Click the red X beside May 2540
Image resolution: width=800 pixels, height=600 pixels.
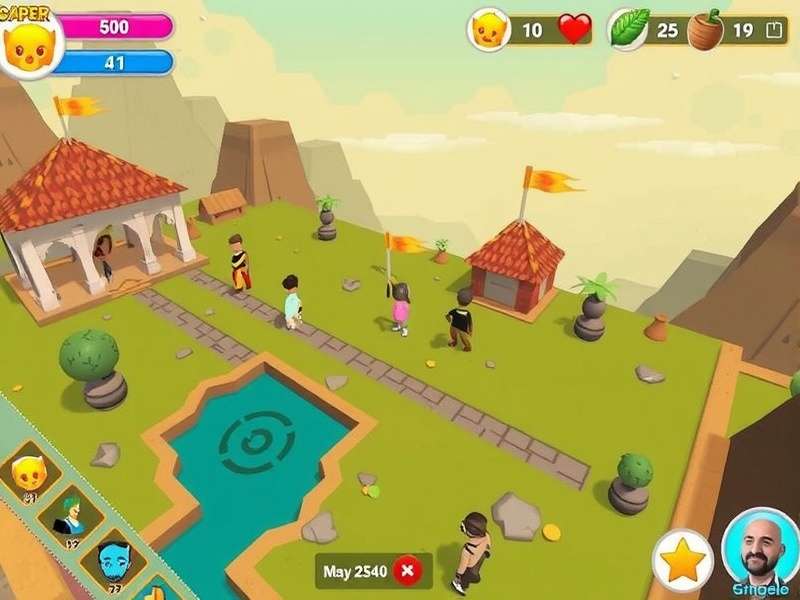tap(406, 571)
